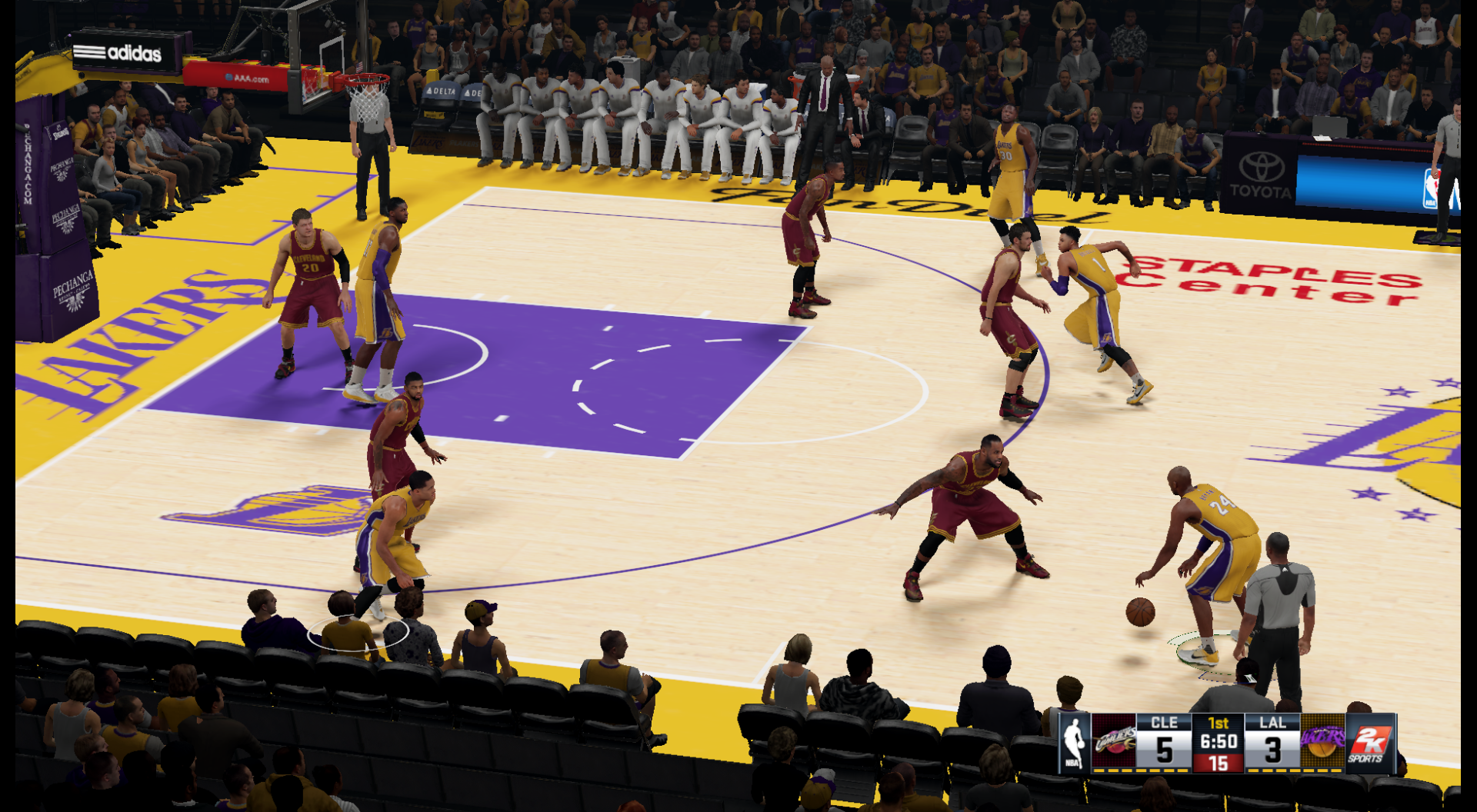Select the Cavaliers logo on the scoreboard
This screenshot has height=812, width=1477.
coord(1115,740)
